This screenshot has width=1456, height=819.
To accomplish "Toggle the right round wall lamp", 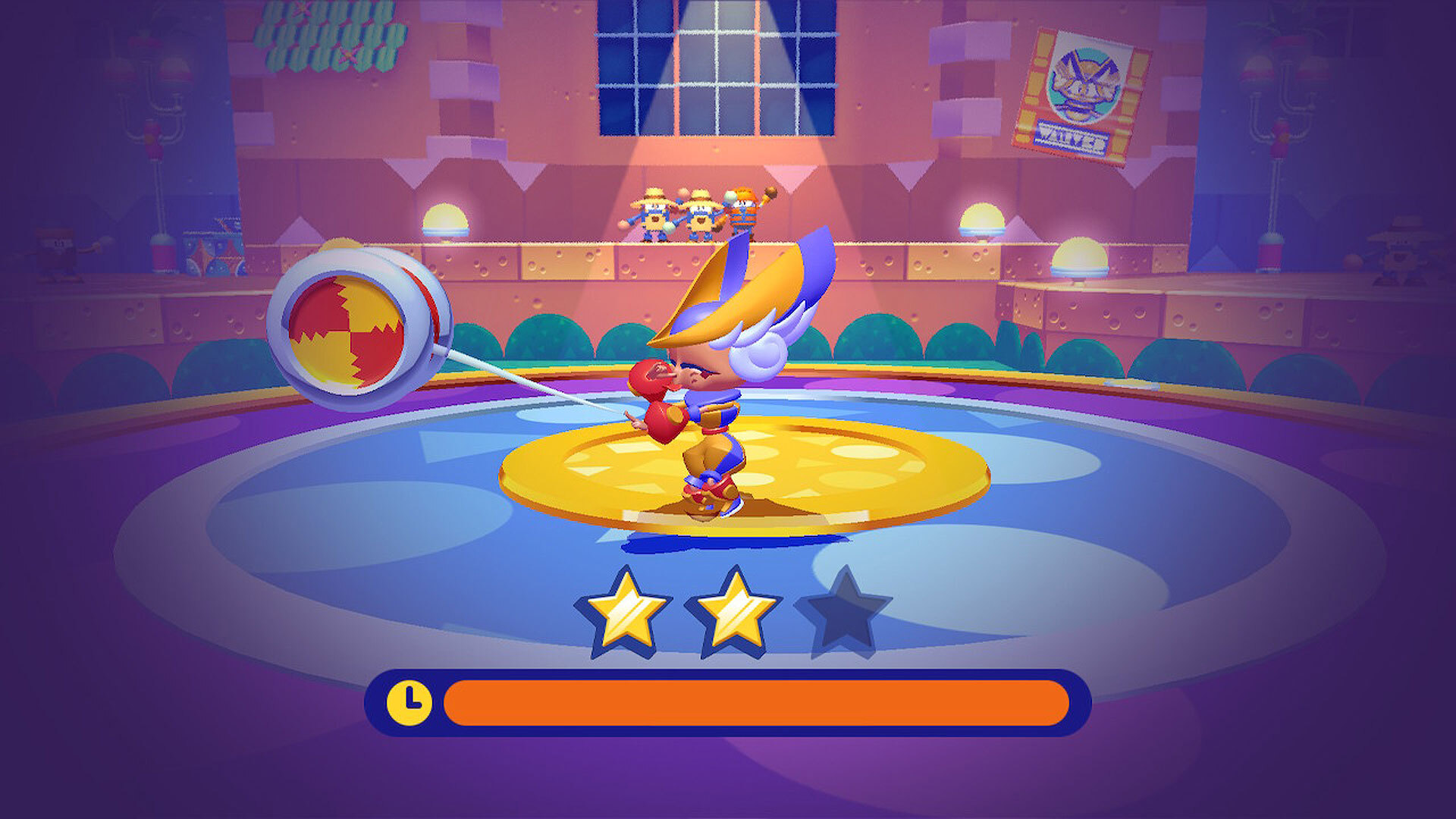I will click(981, 215).
